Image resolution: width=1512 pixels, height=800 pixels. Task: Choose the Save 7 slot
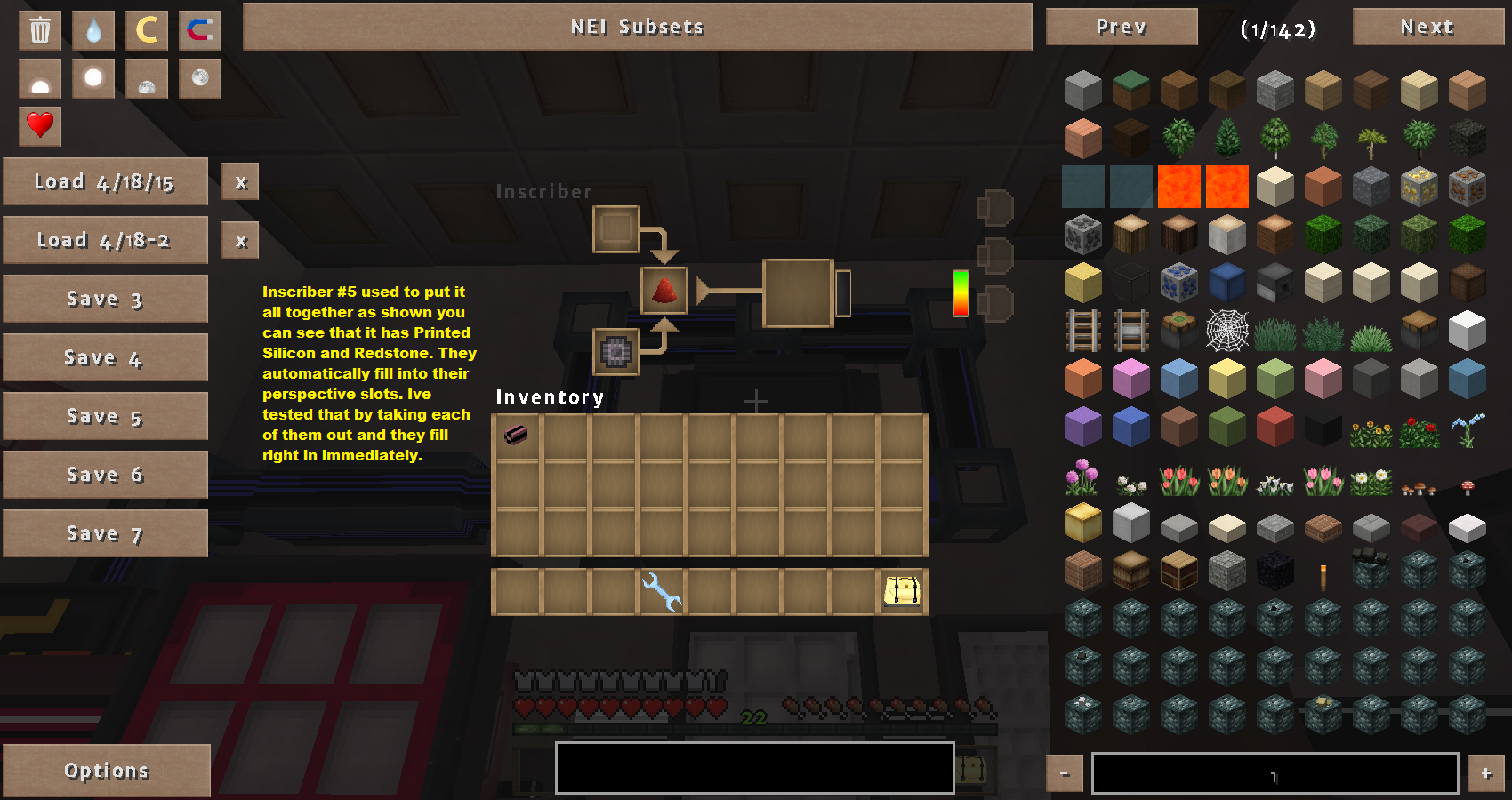(105, 534)
